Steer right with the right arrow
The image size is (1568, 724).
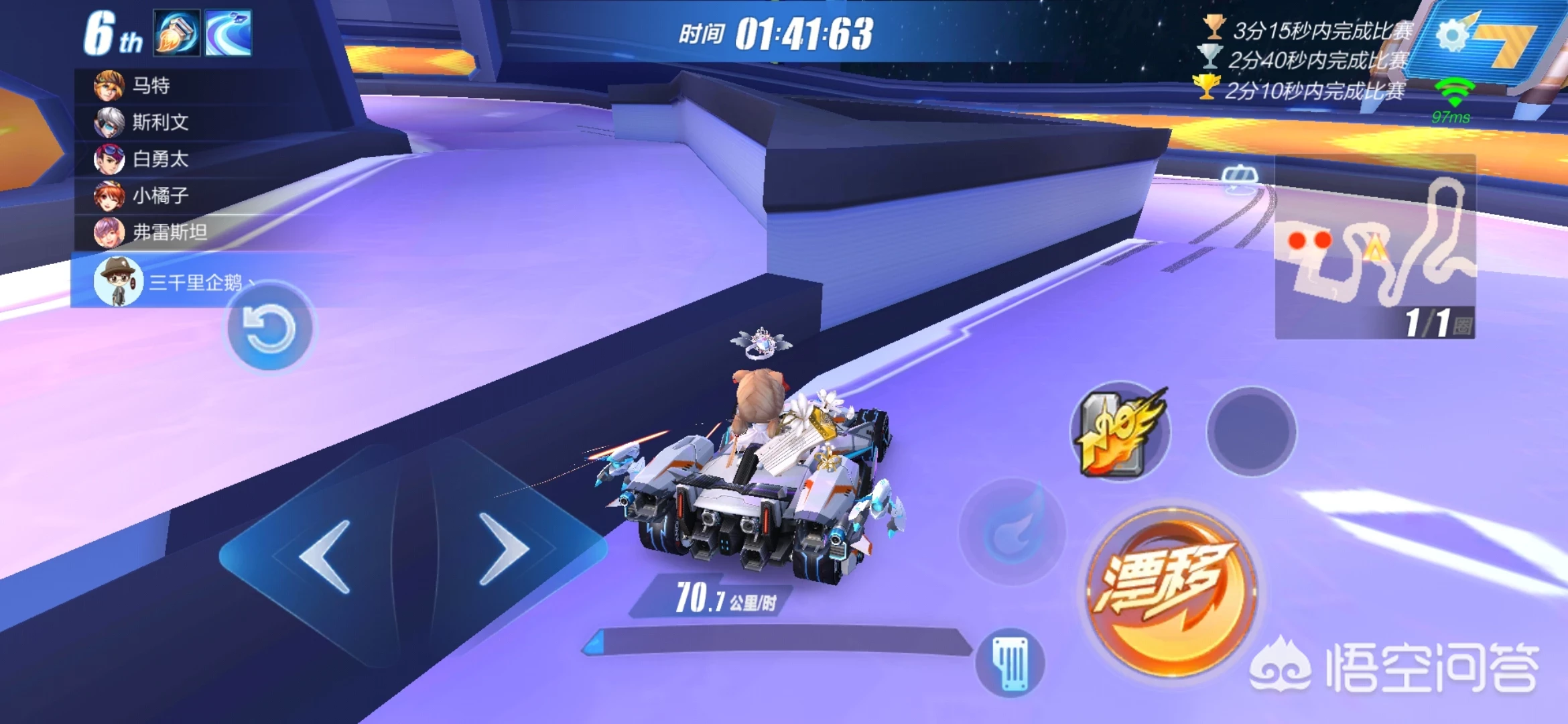[504, 550]
